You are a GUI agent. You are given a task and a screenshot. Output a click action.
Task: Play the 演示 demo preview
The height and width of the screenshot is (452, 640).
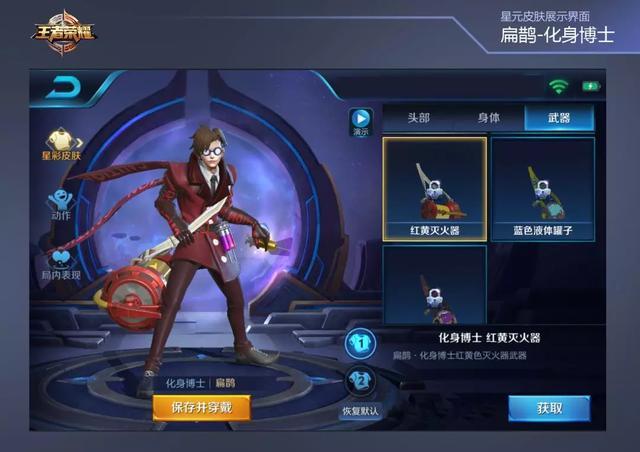point(360,121)
